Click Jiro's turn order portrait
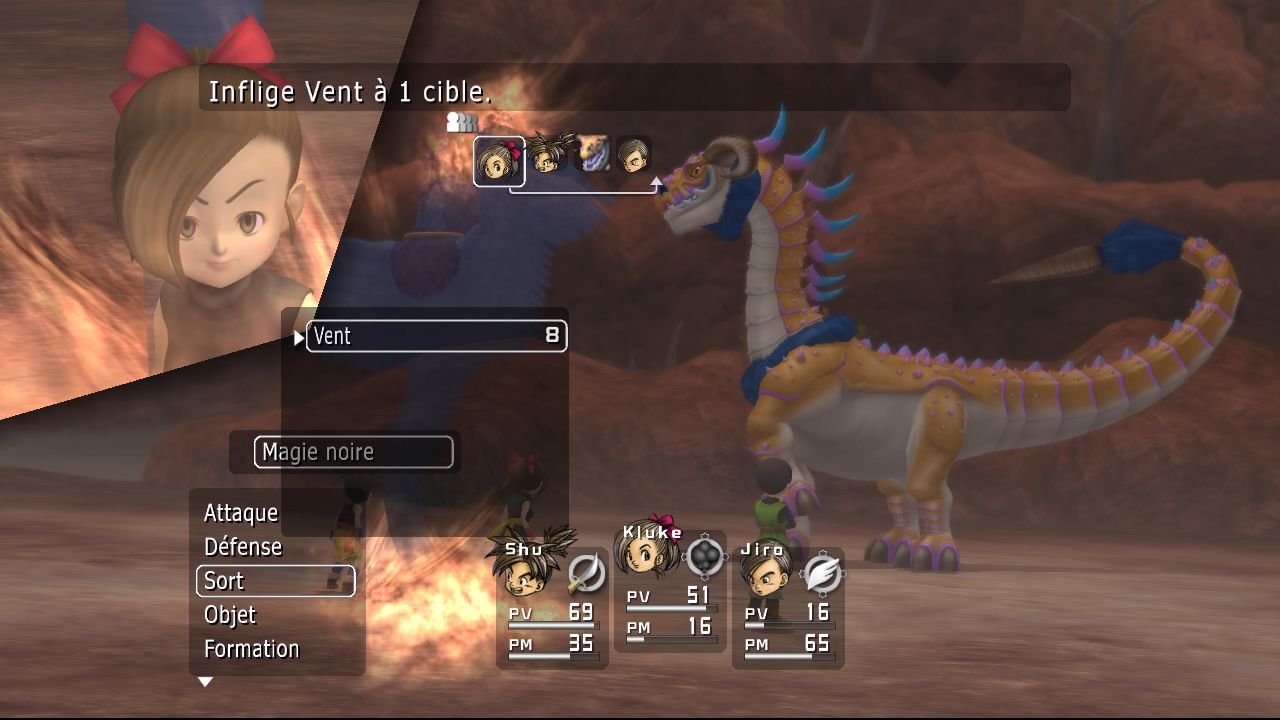1280x720 pixels. pyautogui.click(x=634, y=154)
